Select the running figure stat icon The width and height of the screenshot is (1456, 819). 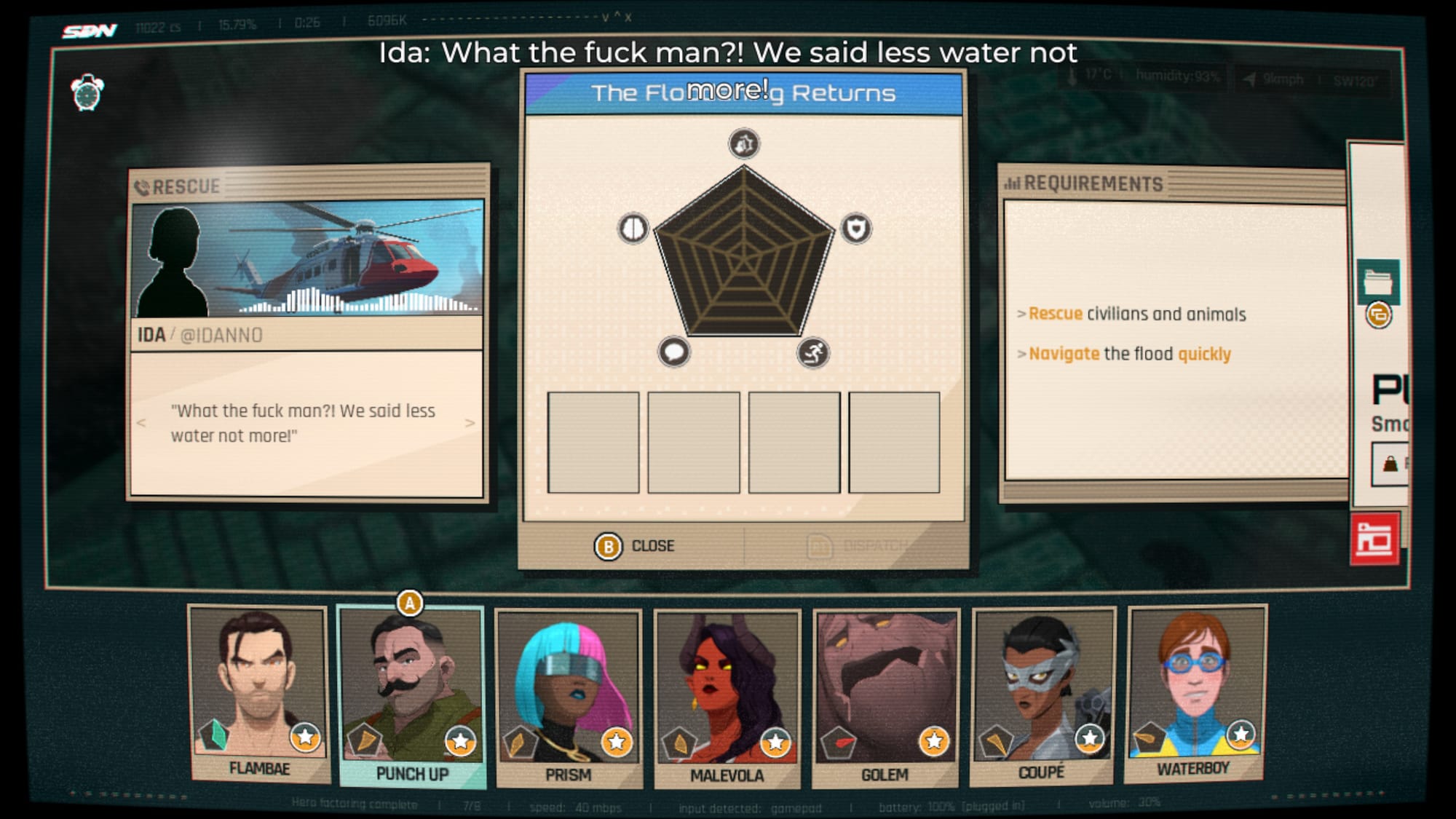[813, 353]
